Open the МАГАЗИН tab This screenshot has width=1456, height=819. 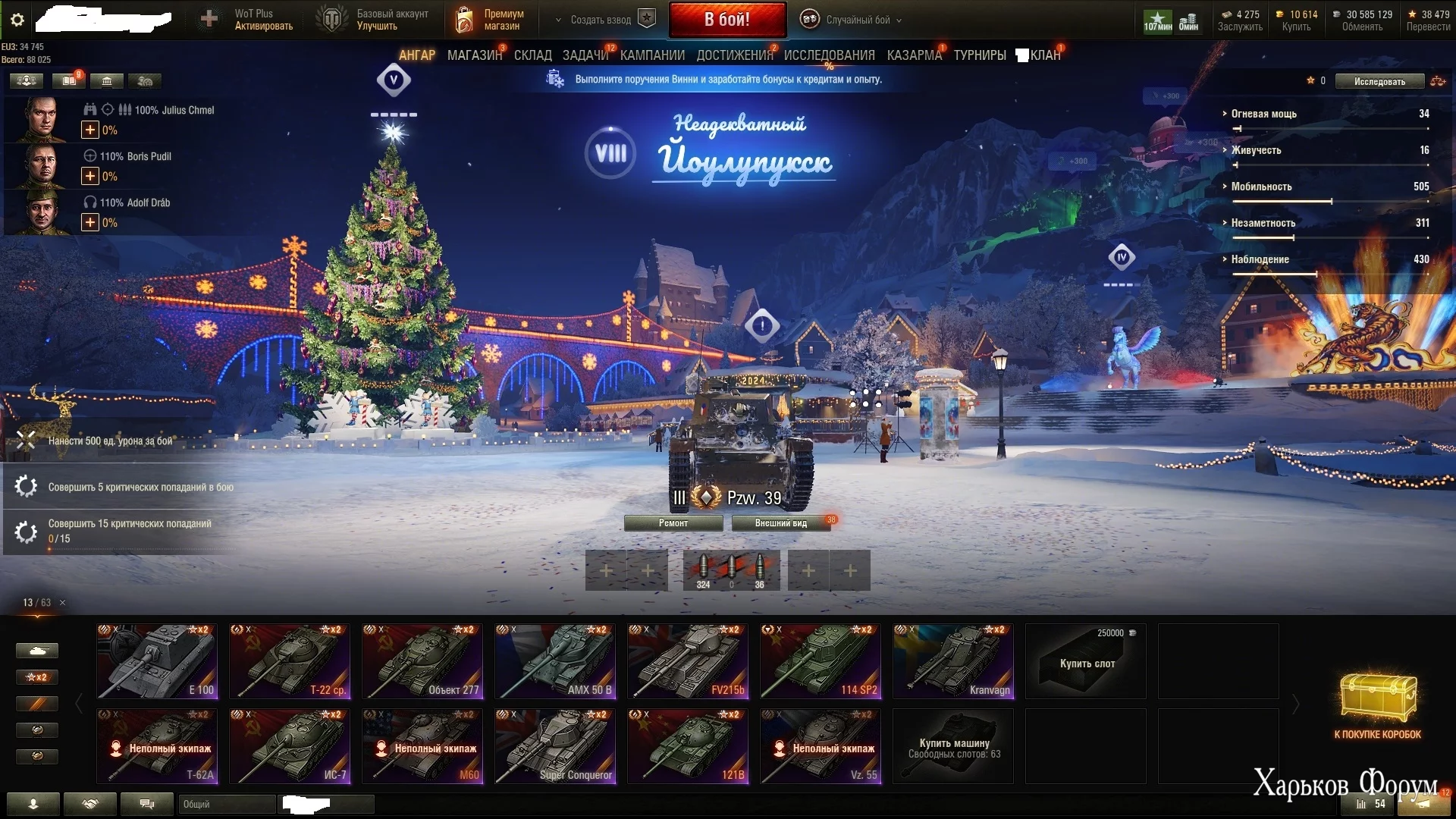pyautogui.click(x=474, y=55)
